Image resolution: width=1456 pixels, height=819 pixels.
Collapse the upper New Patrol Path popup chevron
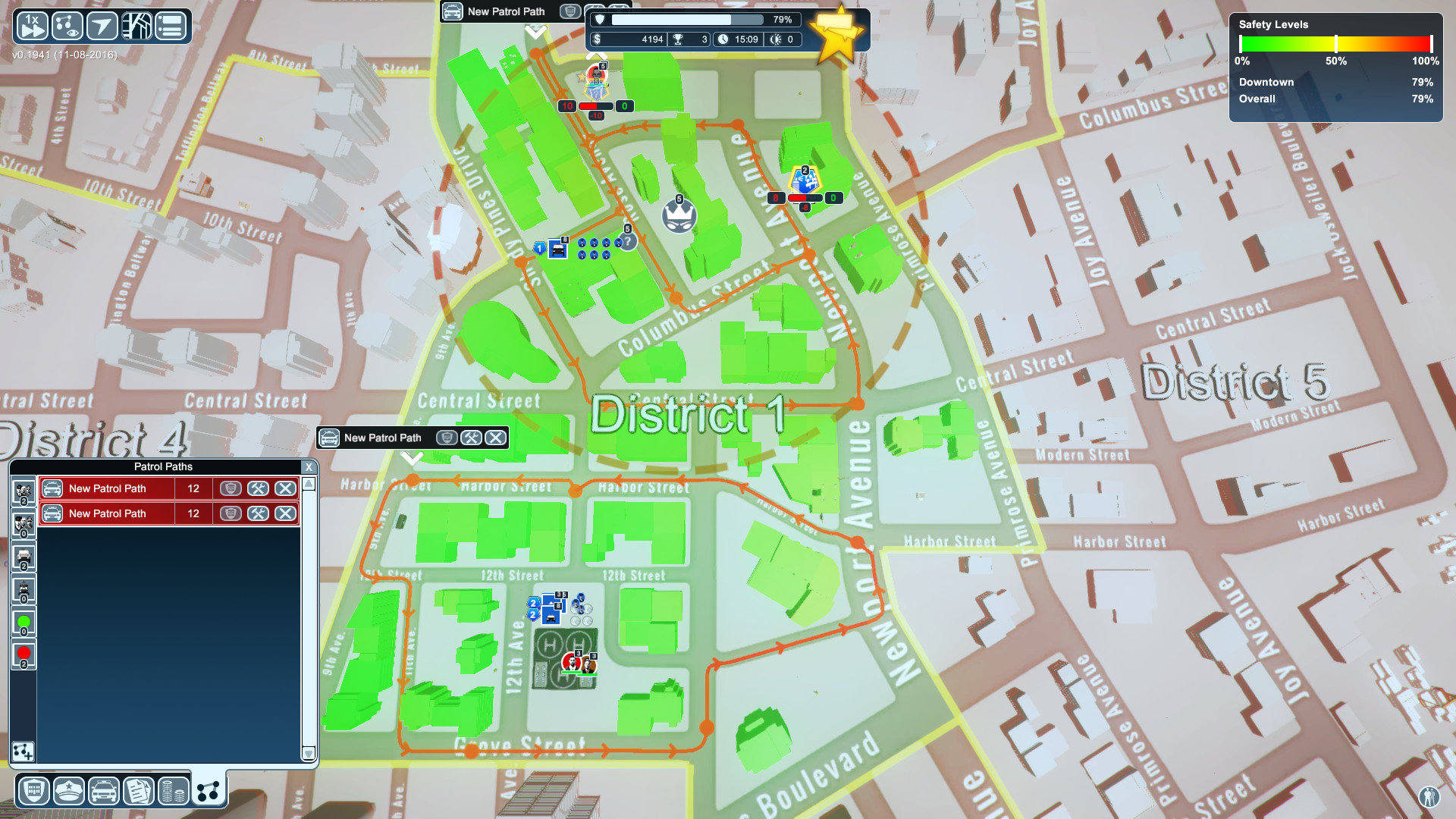point(537,32)
